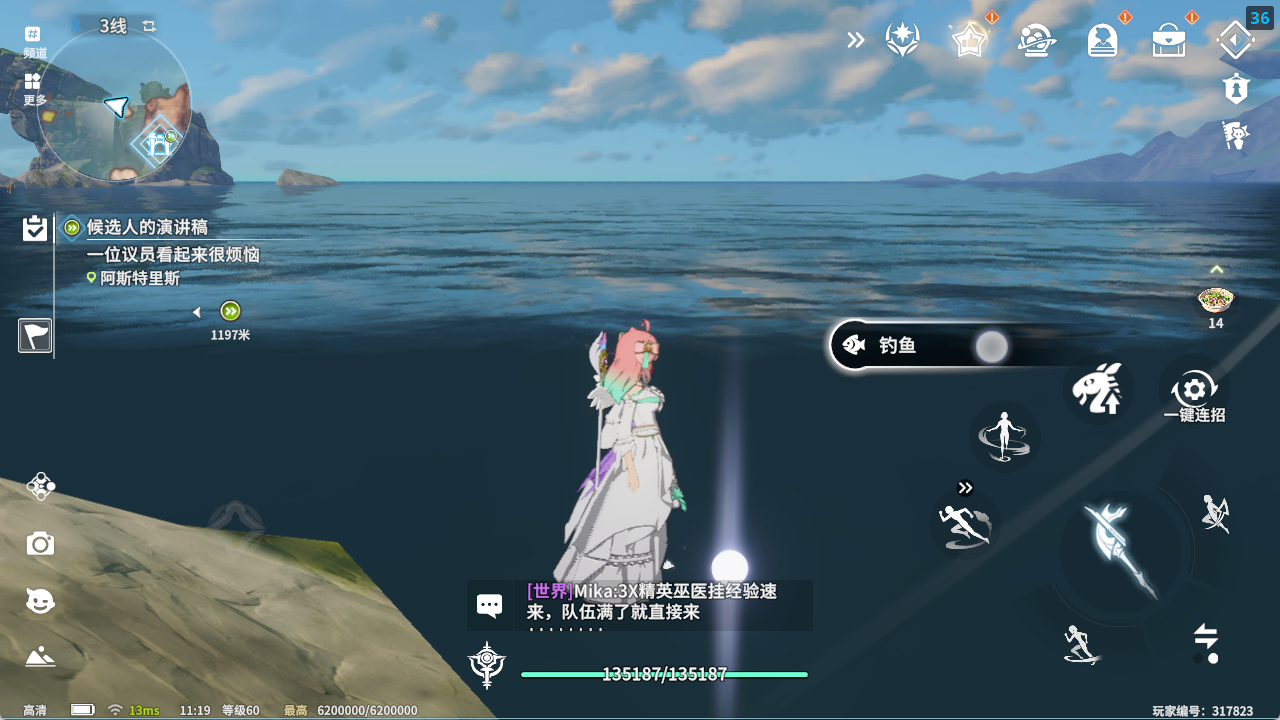The height and width of the screenshot is (720, 1280).
Task: Open the star icon menu
Action: [969, 40]
